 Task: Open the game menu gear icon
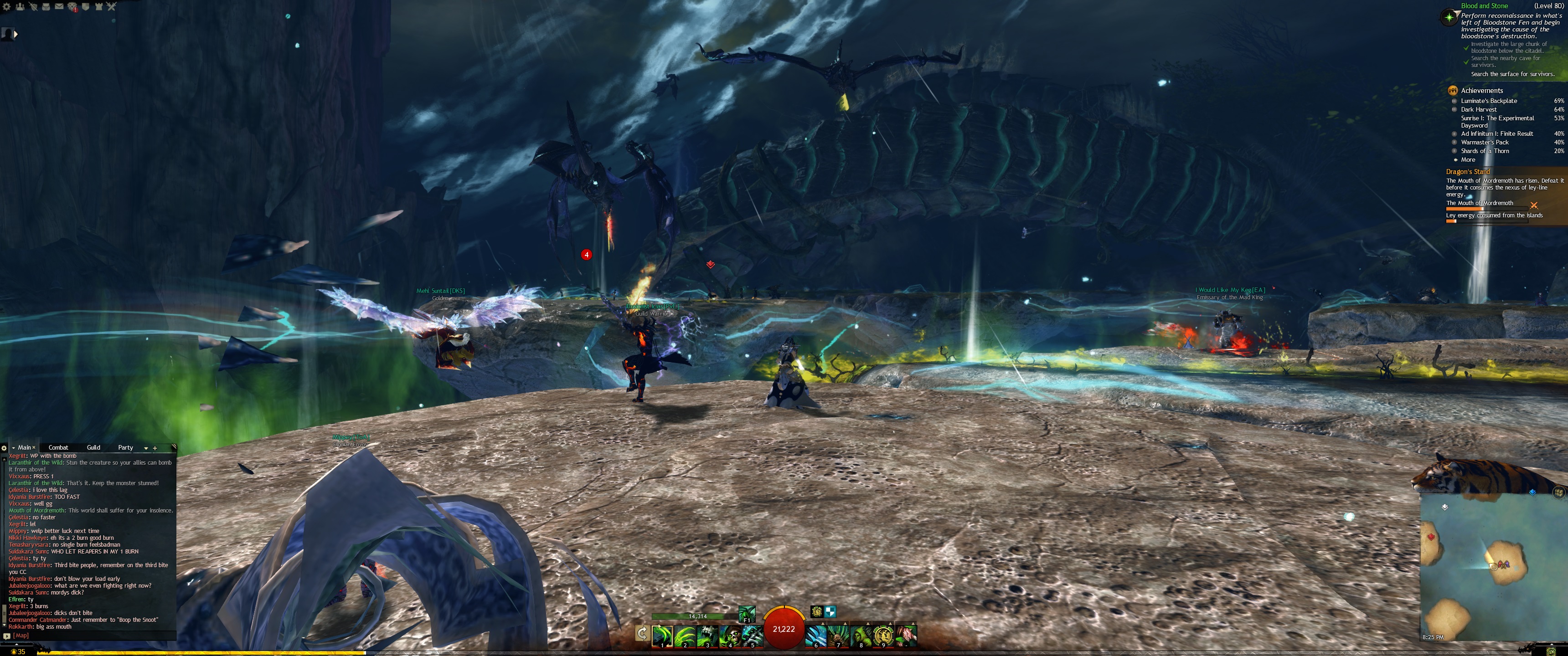point(7,7)
